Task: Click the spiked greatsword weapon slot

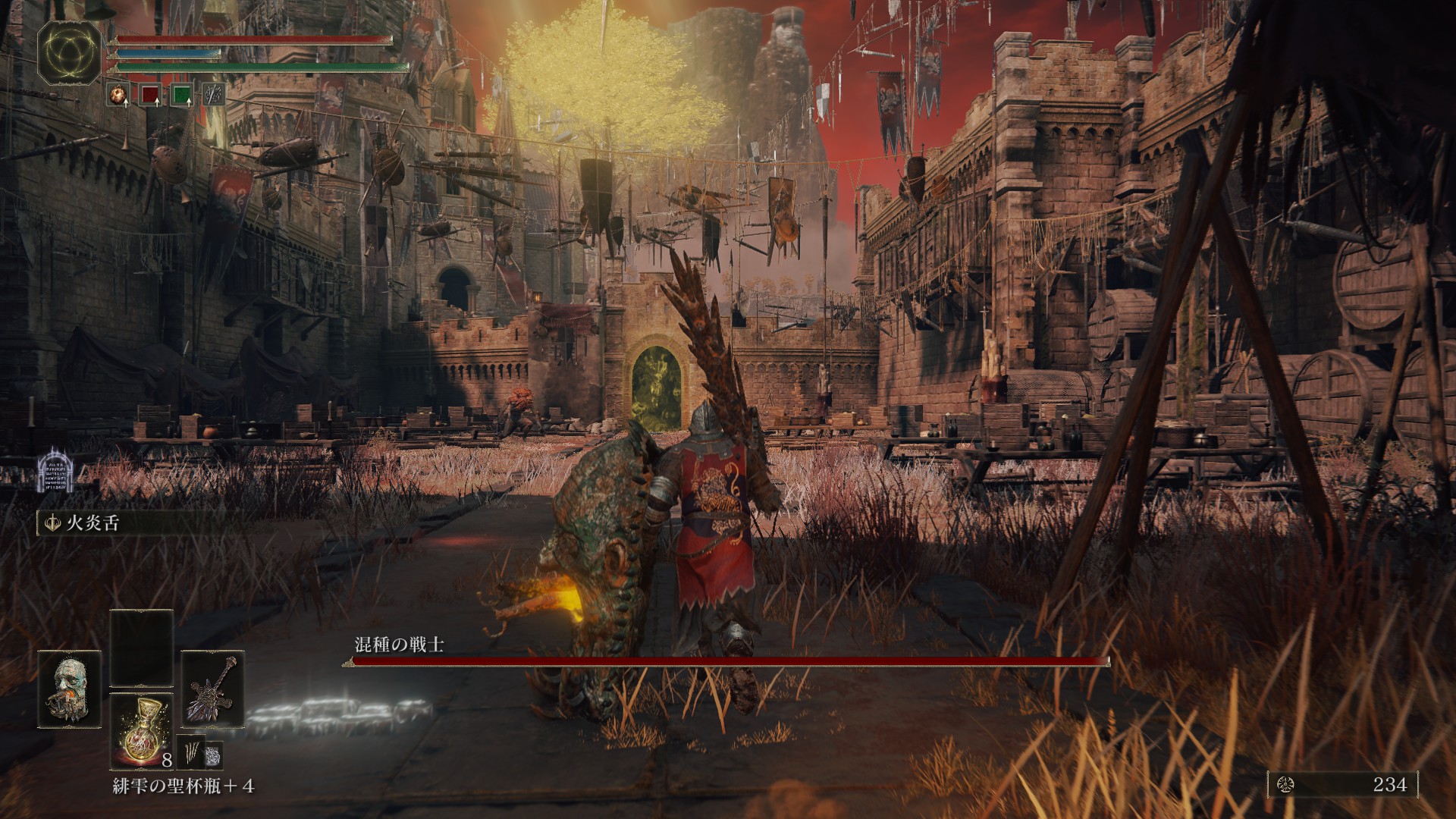Action: [213, 689]
